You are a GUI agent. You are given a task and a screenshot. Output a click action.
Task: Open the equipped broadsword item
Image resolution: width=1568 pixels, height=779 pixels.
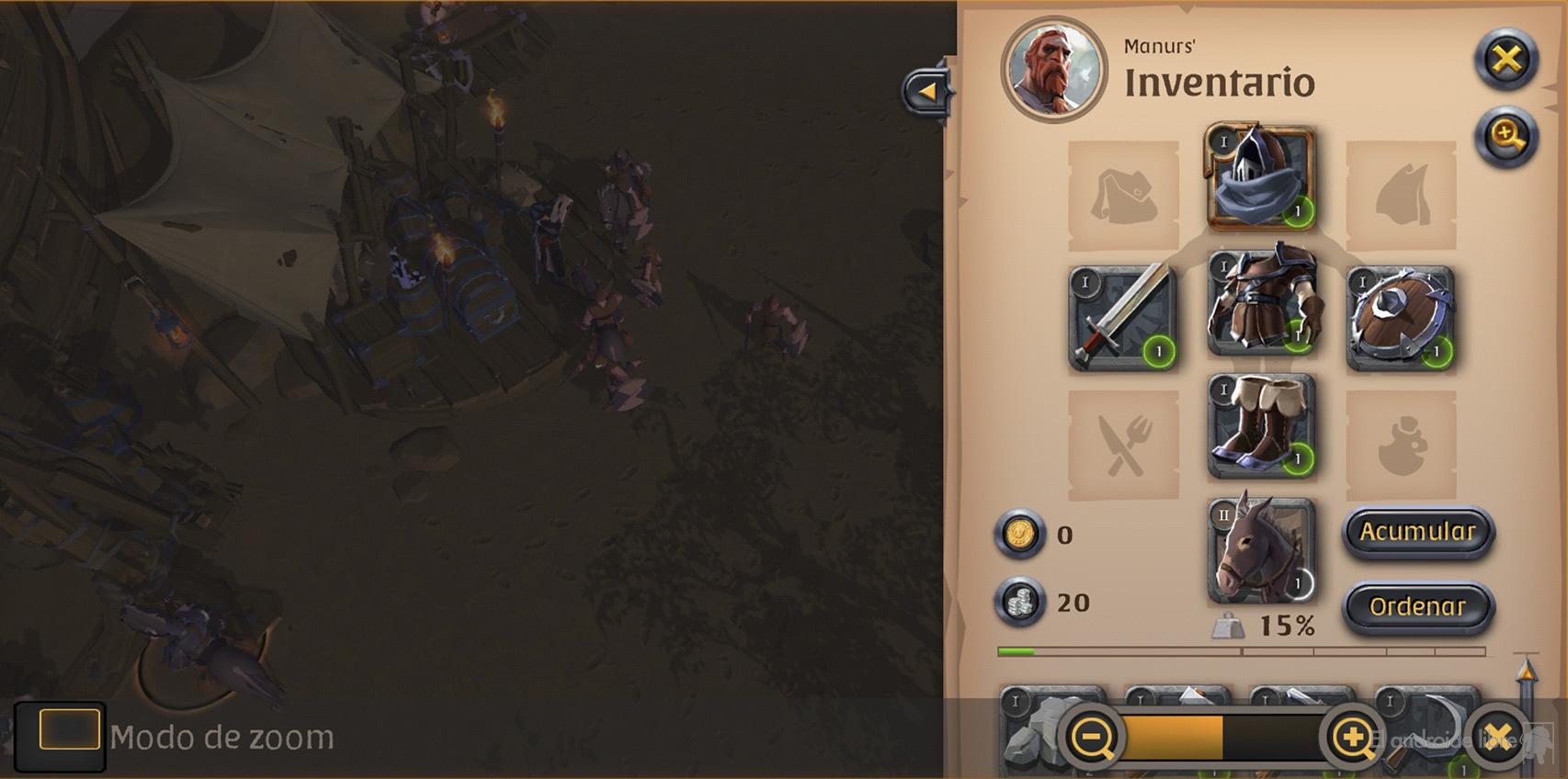click(1123, 314)
